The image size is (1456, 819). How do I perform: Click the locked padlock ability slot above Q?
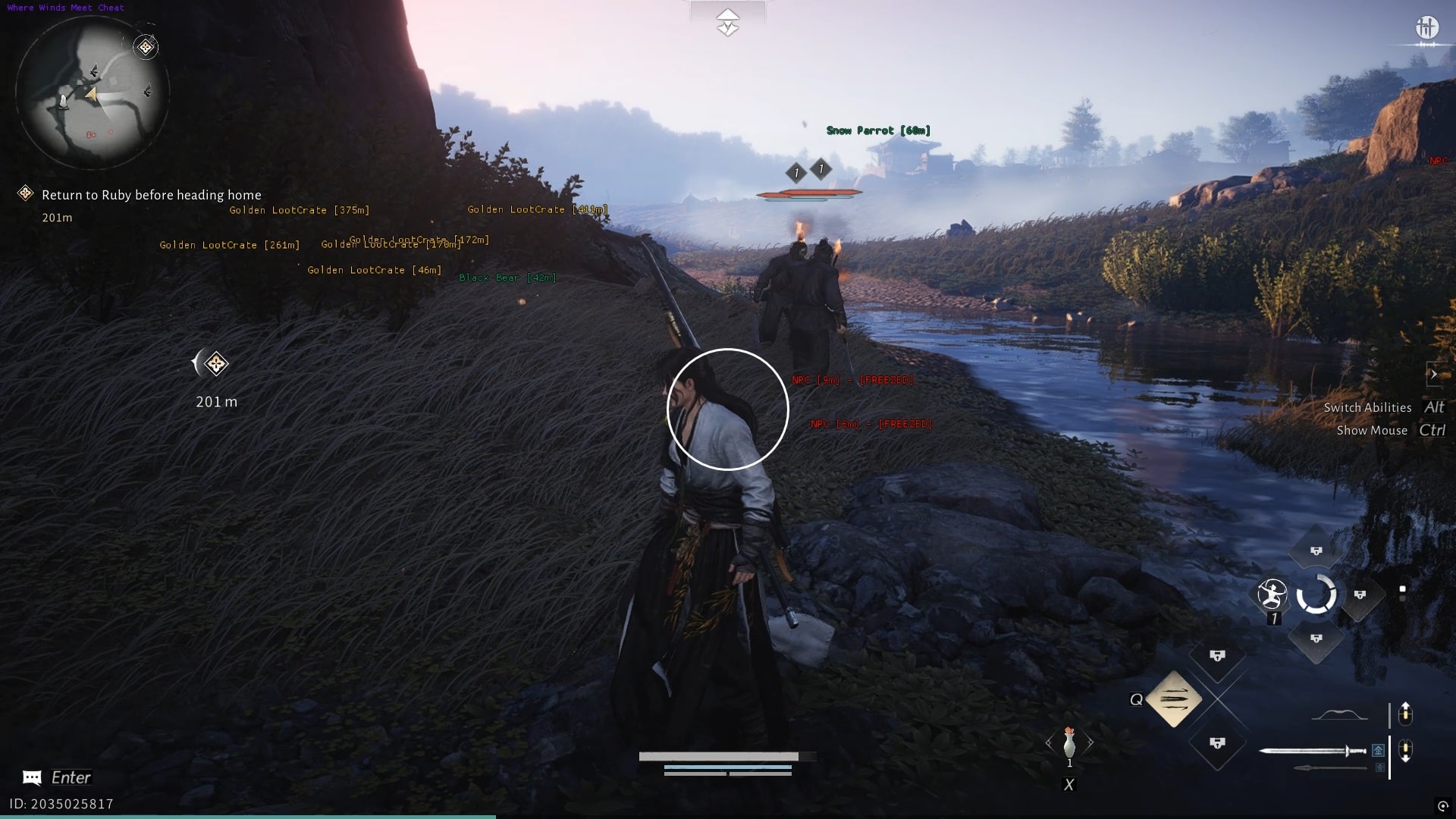[x=1217, y=655]
